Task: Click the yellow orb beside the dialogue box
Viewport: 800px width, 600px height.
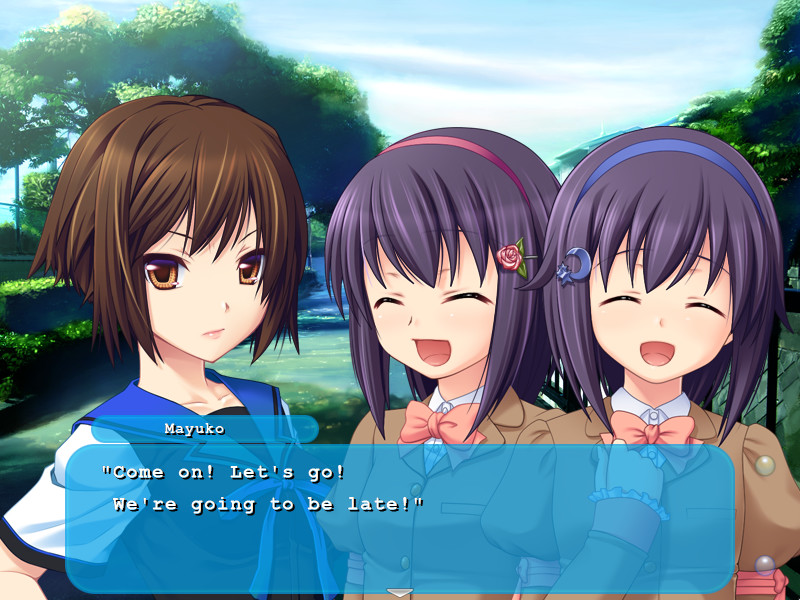Action: (x=765, y=465)
